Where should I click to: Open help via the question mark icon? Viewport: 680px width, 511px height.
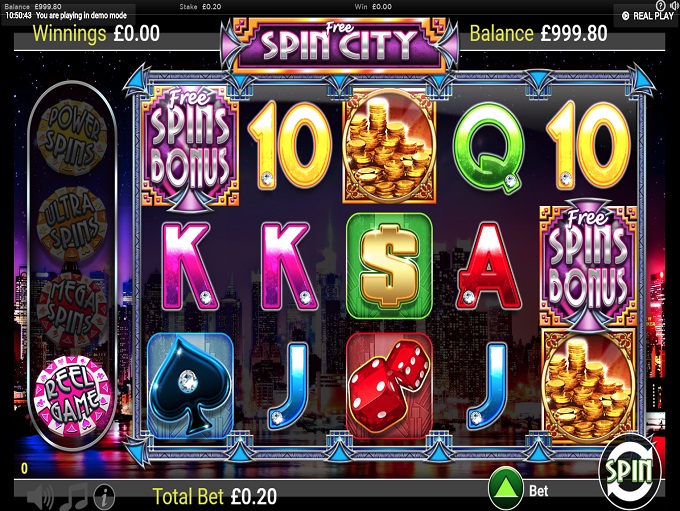(661, 5)
